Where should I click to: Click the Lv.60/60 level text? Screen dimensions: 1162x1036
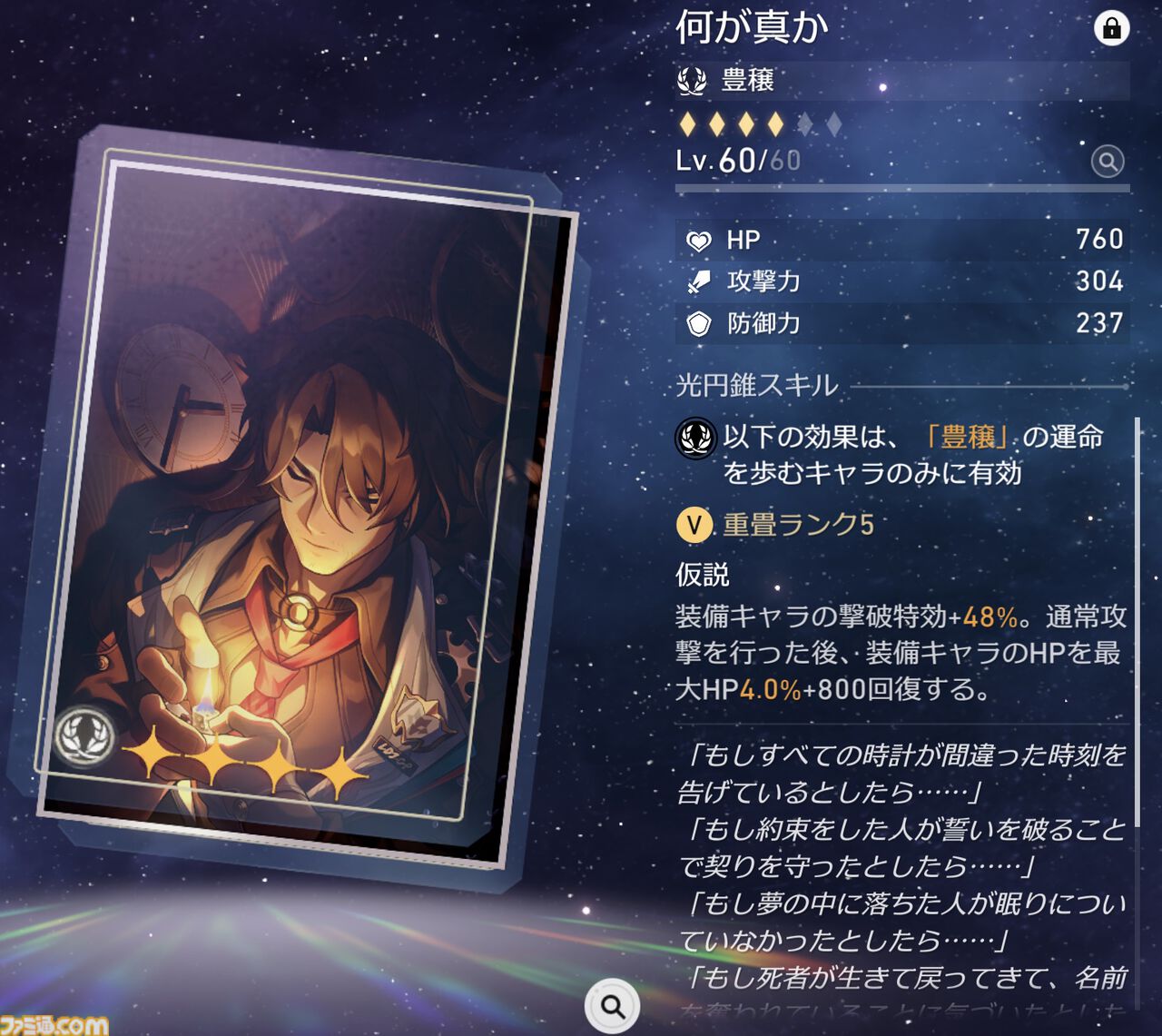[737, 162]
